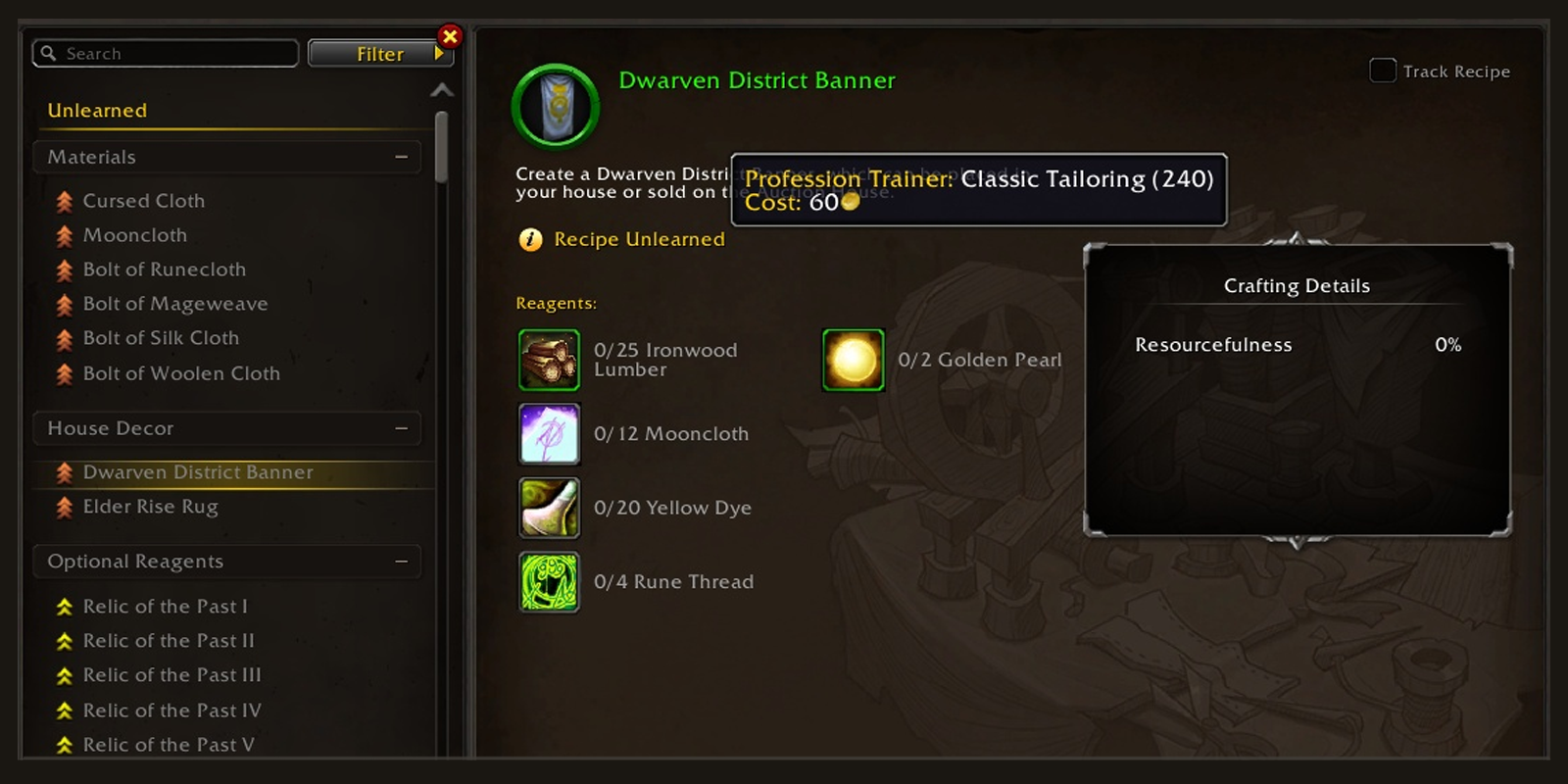Image resolution: width=1568 pixels, height=784 pixels.
Task: Select Bolt of Runecloth from Materials
Action: coord(163,269)
